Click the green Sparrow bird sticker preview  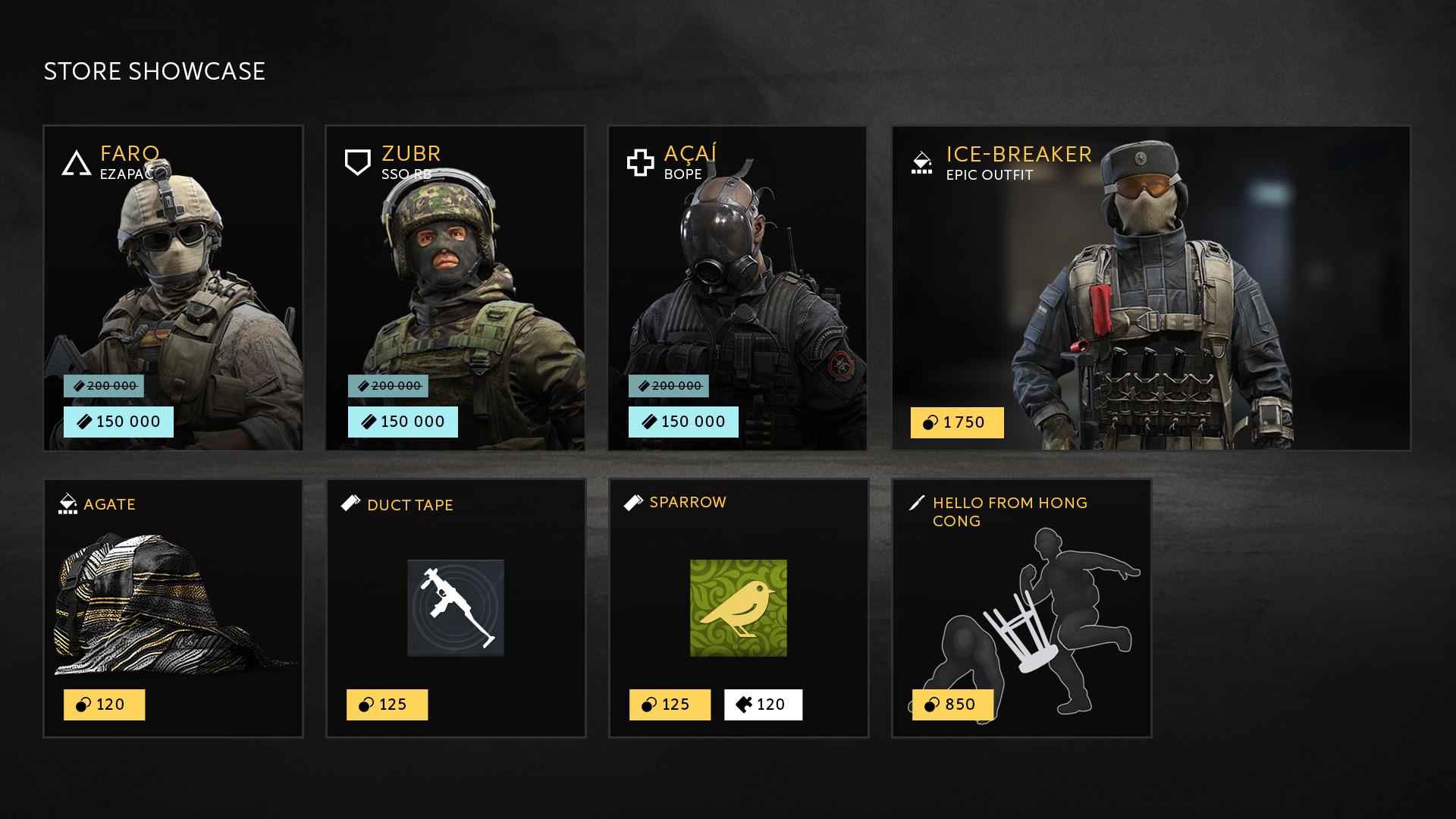click(x=737, y=607)
